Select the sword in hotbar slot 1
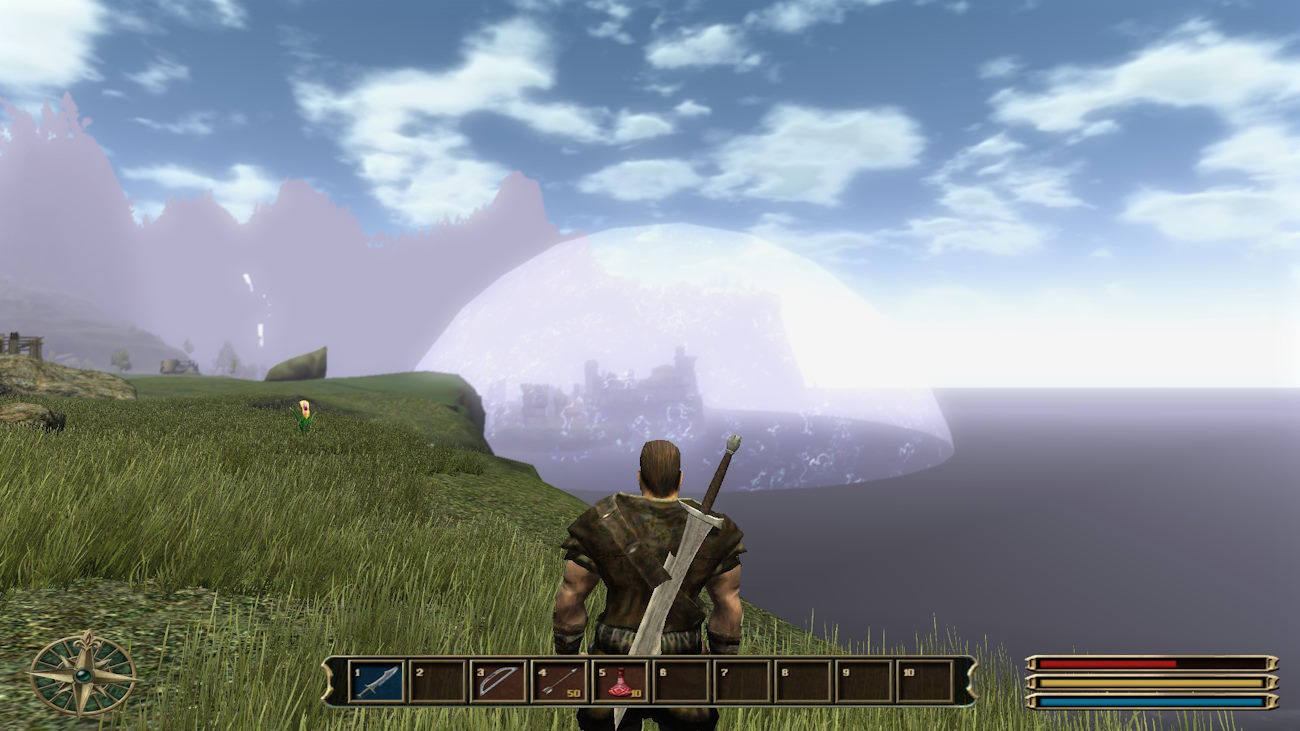 click(x=376, y=681)
